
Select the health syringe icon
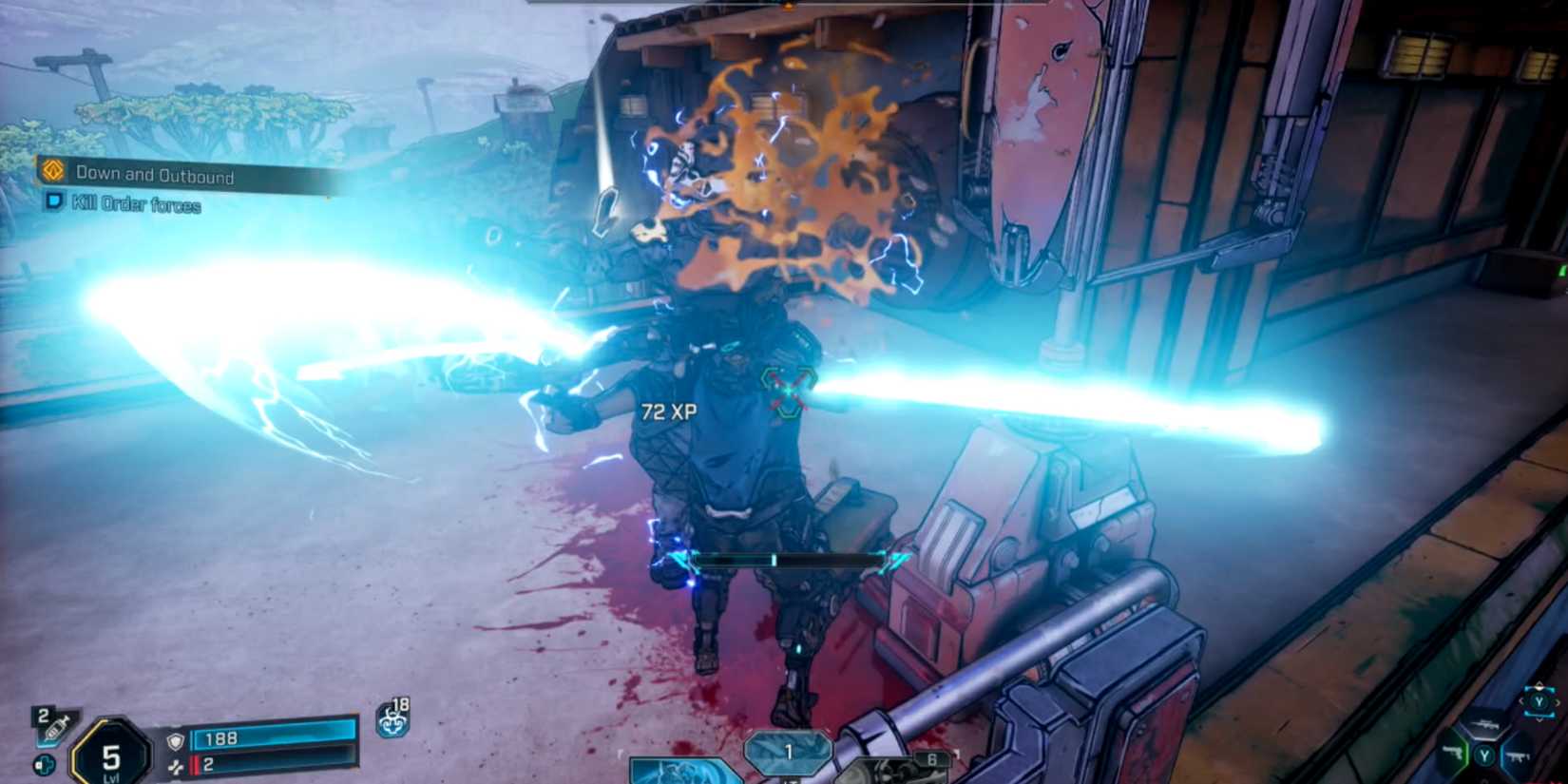pos(53,729)
